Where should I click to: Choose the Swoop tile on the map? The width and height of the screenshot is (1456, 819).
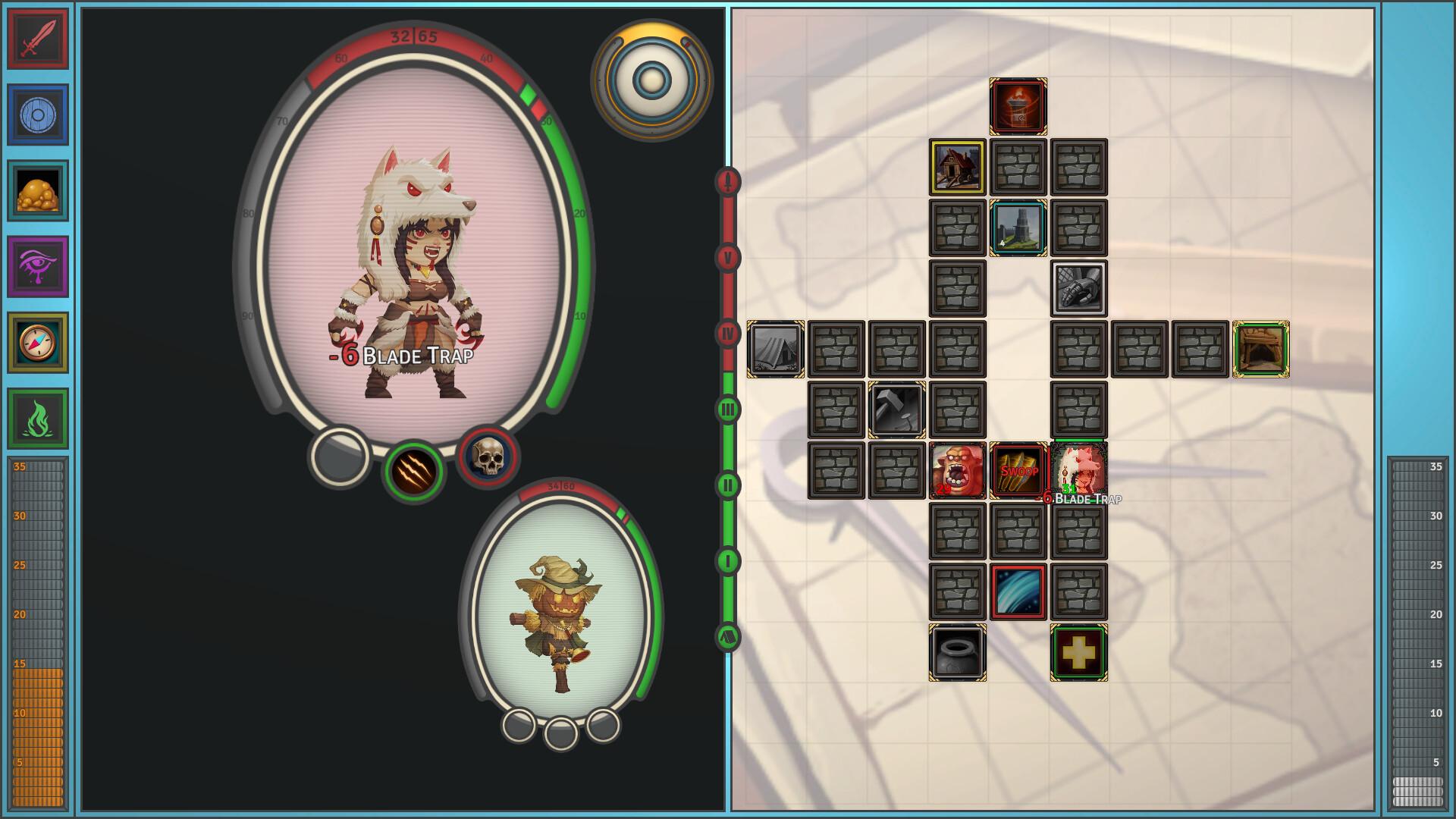(x=1018, y=471)
